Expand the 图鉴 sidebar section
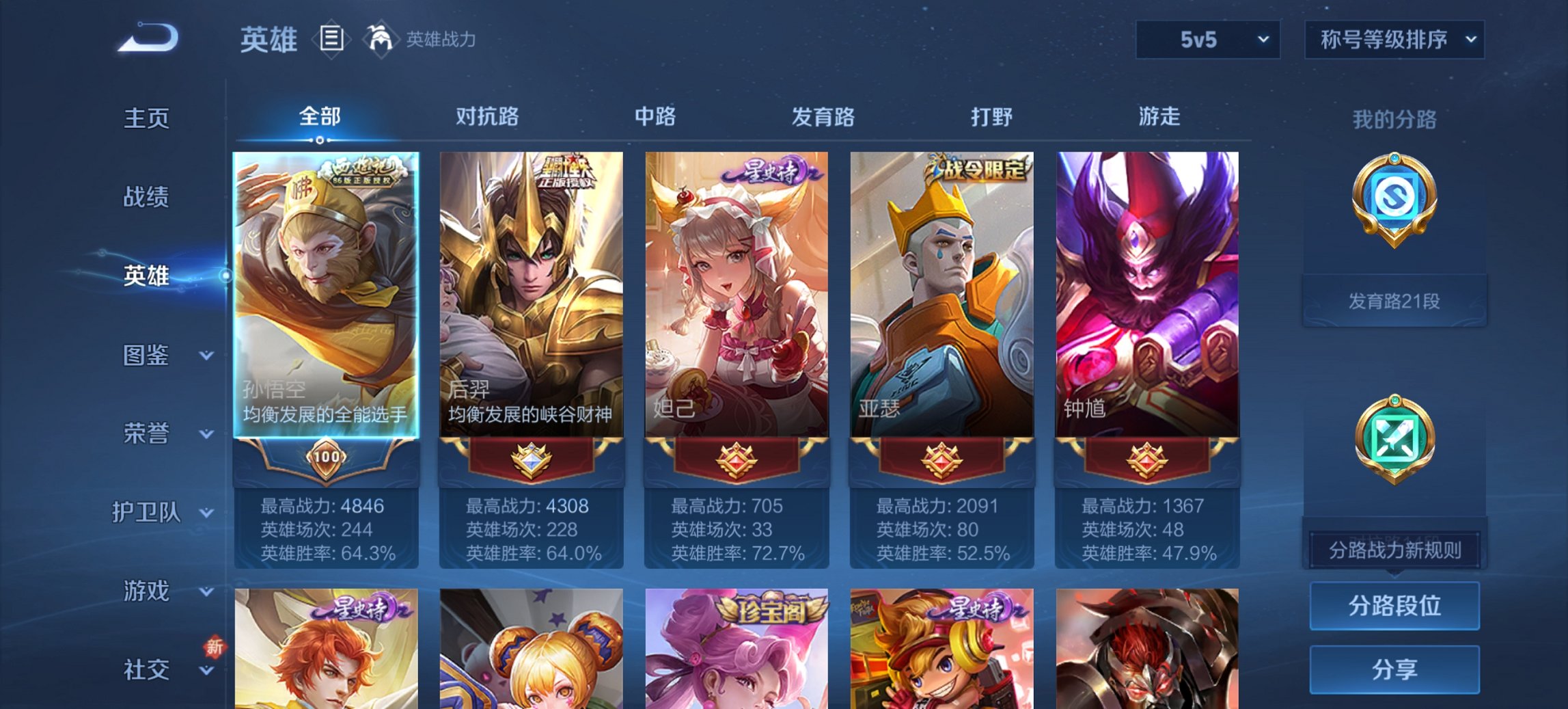 point(147,356)
